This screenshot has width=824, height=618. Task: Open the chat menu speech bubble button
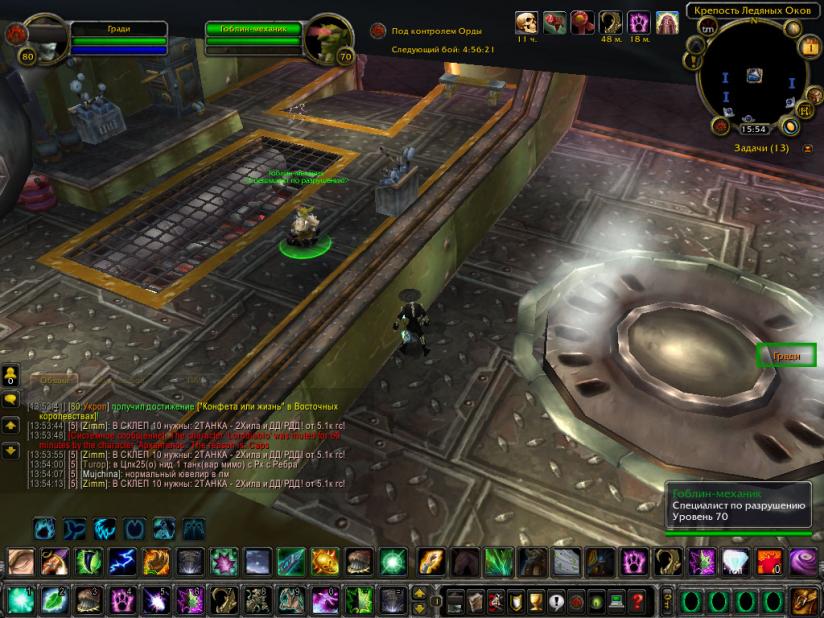pyautogui.click(x=11, y=400)
